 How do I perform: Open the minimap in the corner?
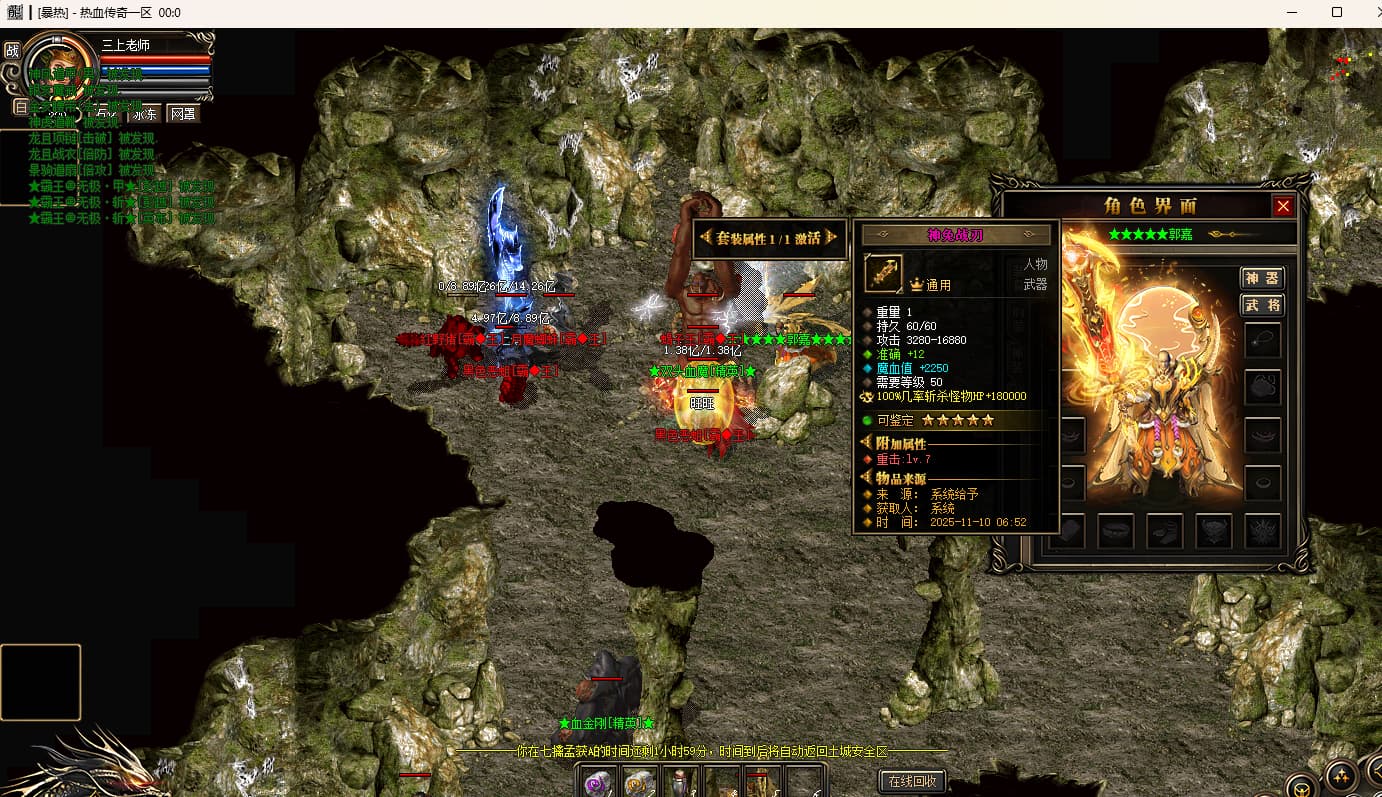[1350, 66]
